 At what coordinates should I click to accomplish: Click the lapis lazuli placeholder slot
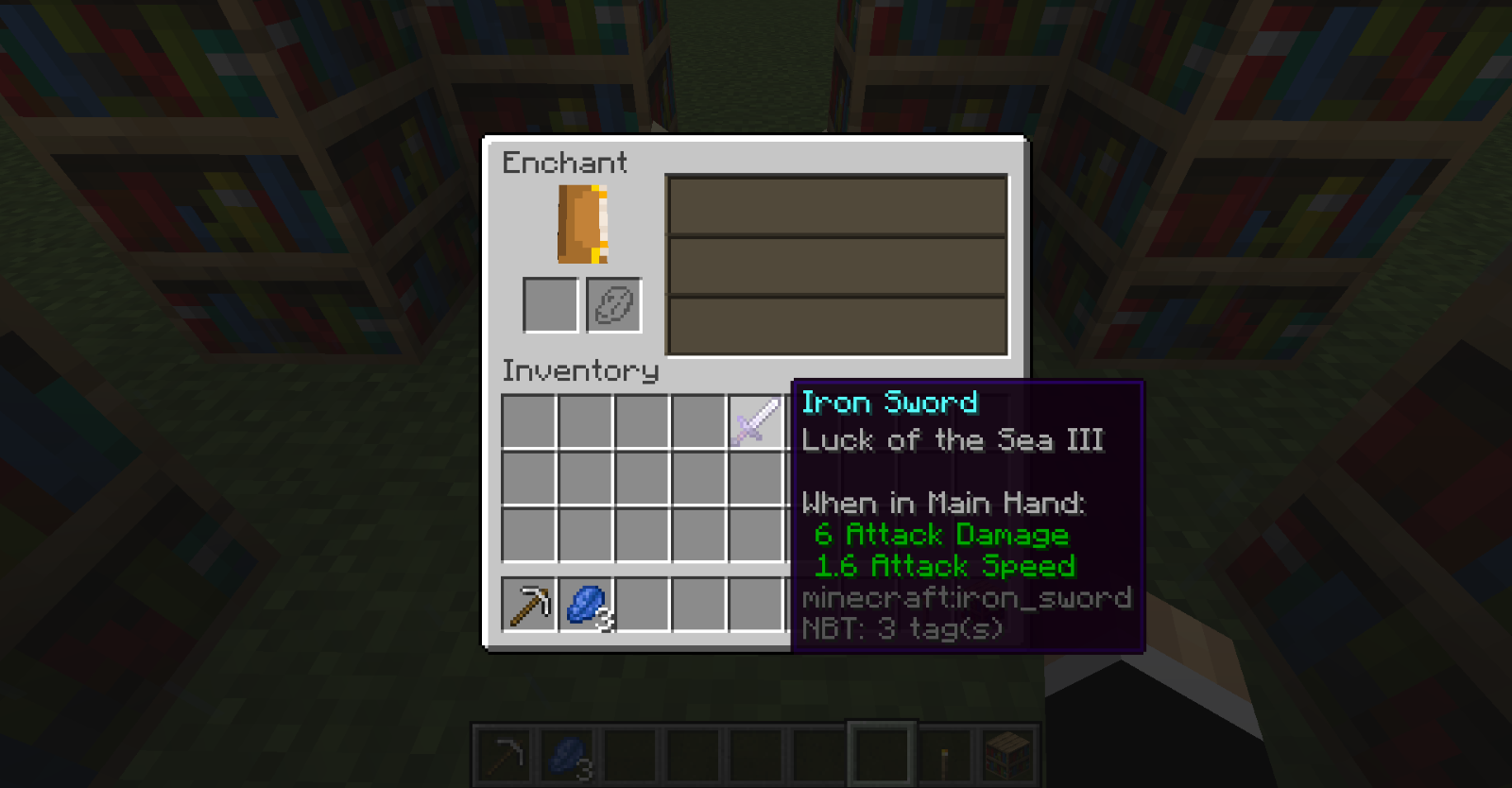[x=612, y=304]
